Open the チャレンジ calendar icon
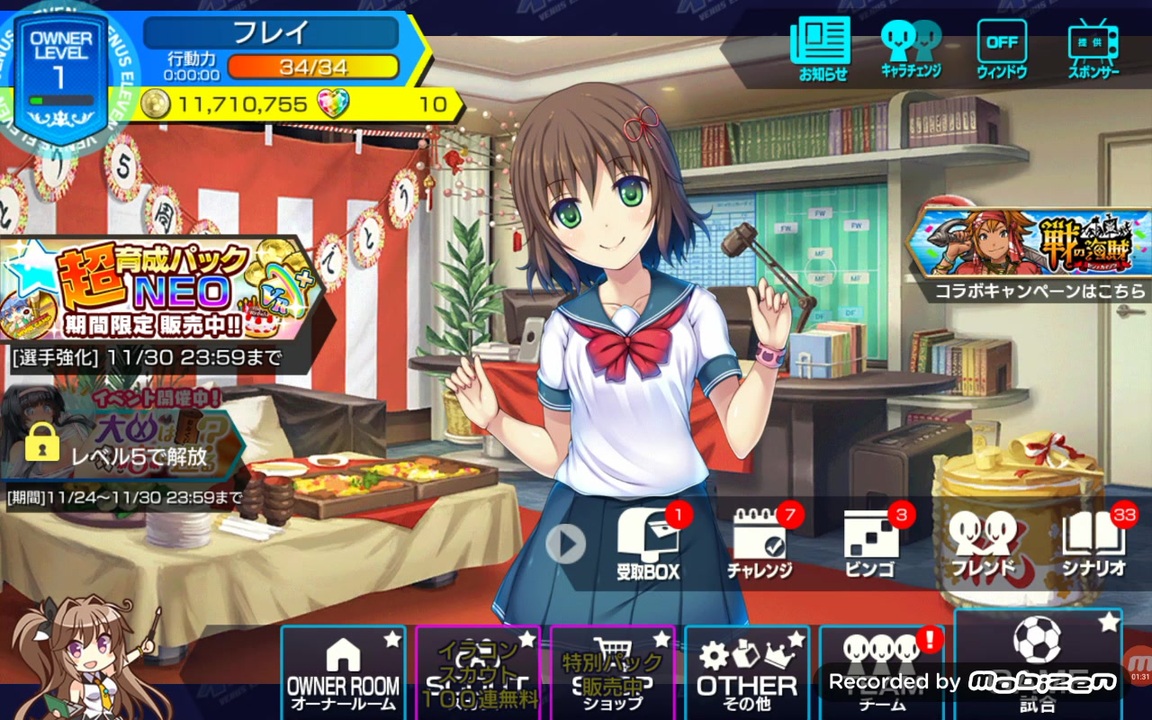The height and width of the screenshot is (720, 1152). 760,544
